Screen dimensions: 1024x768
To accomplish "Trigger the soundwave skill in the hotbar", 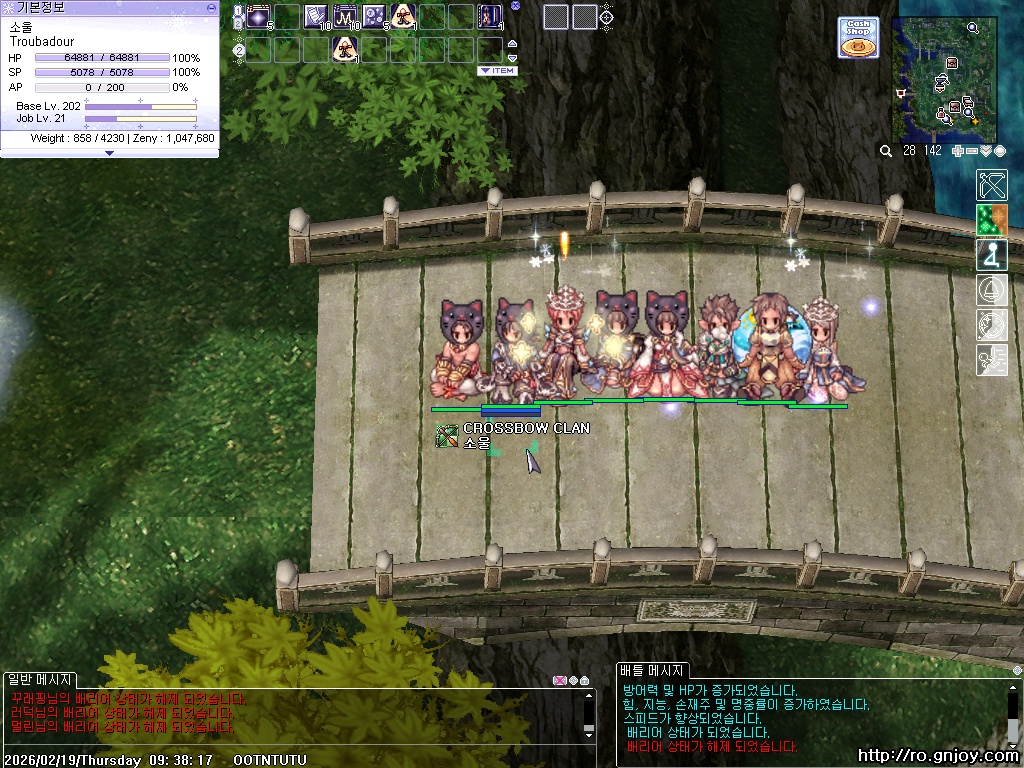I will 346,16.
